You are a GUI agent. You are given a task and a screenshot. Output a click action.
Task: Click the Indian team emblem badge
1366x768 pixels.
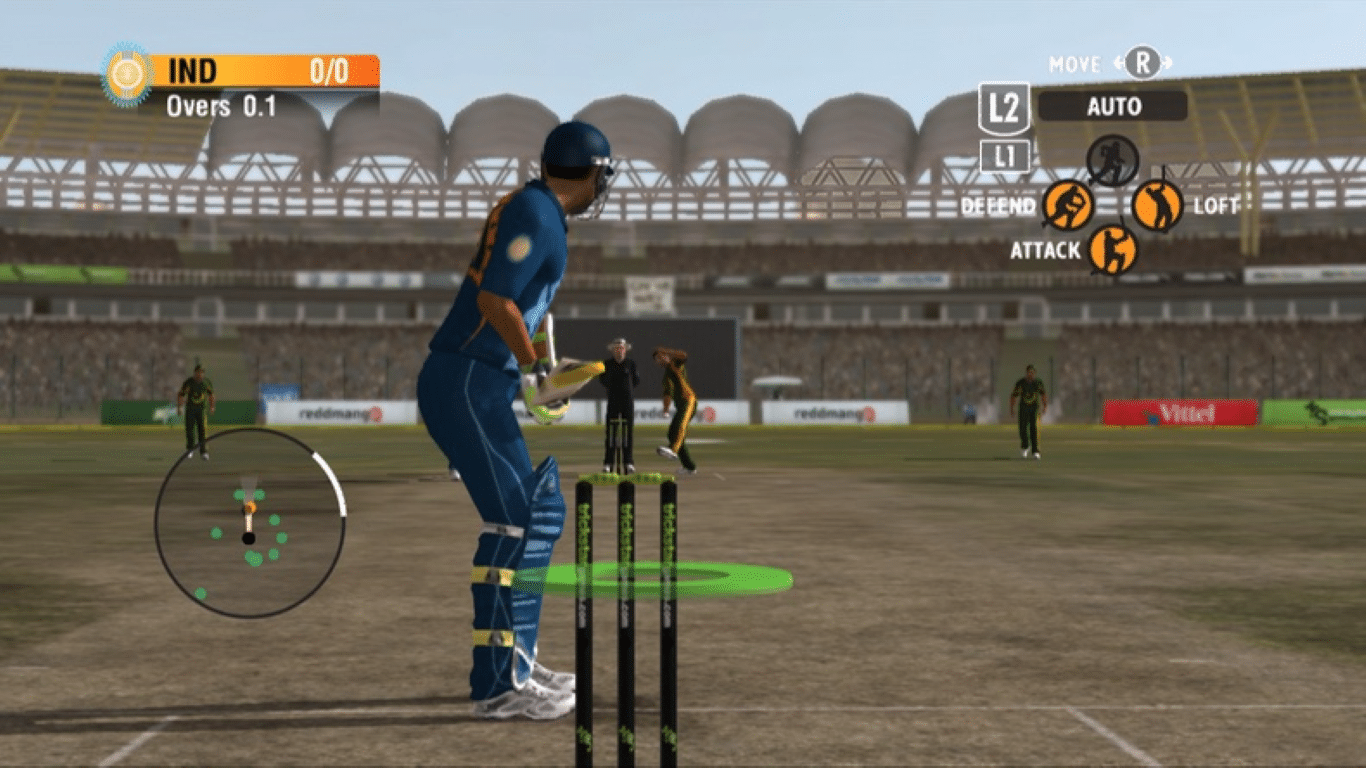[126, 71]
